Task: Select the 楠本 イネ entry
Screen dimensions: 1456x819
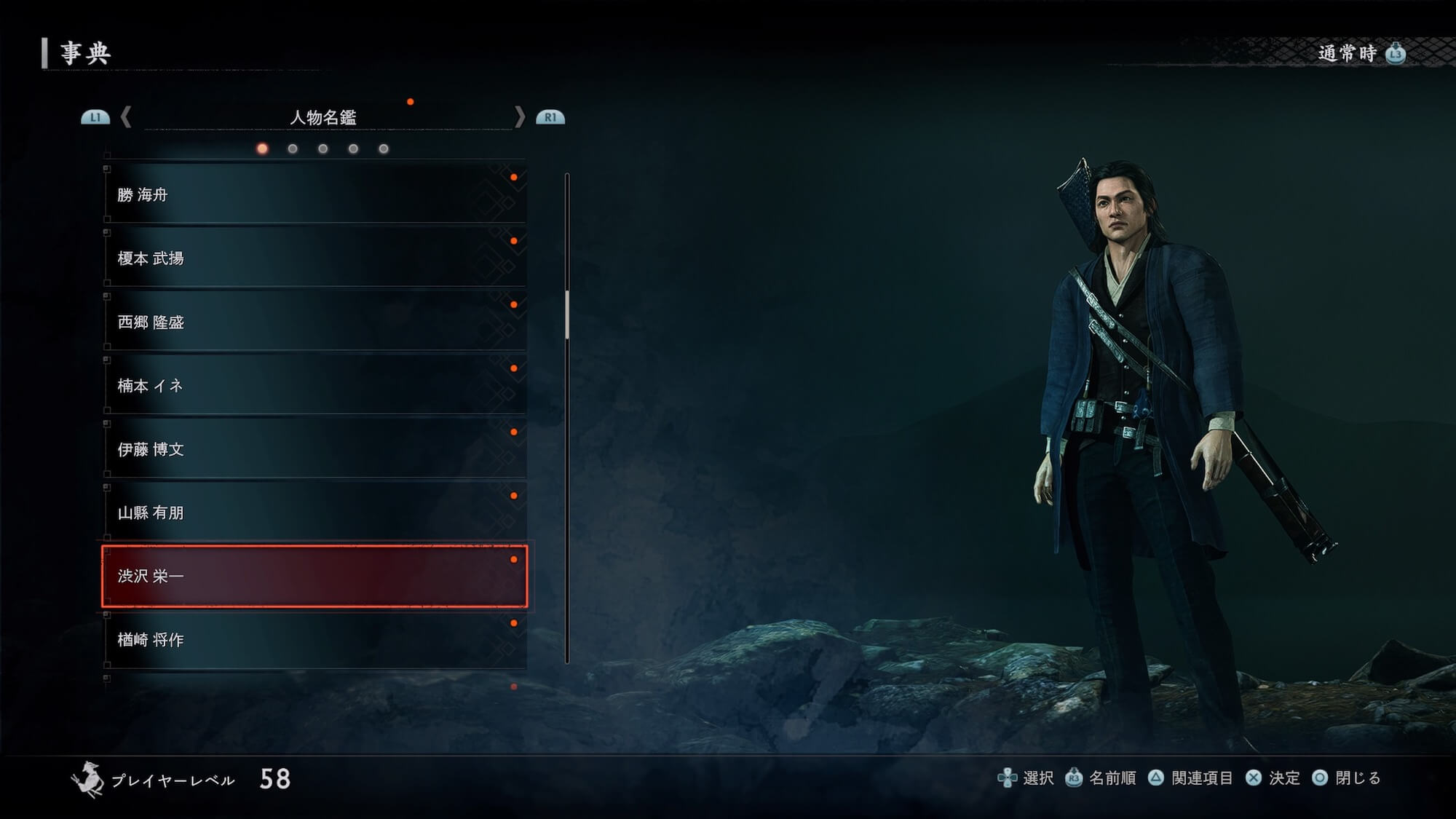Action: point(314,385)
